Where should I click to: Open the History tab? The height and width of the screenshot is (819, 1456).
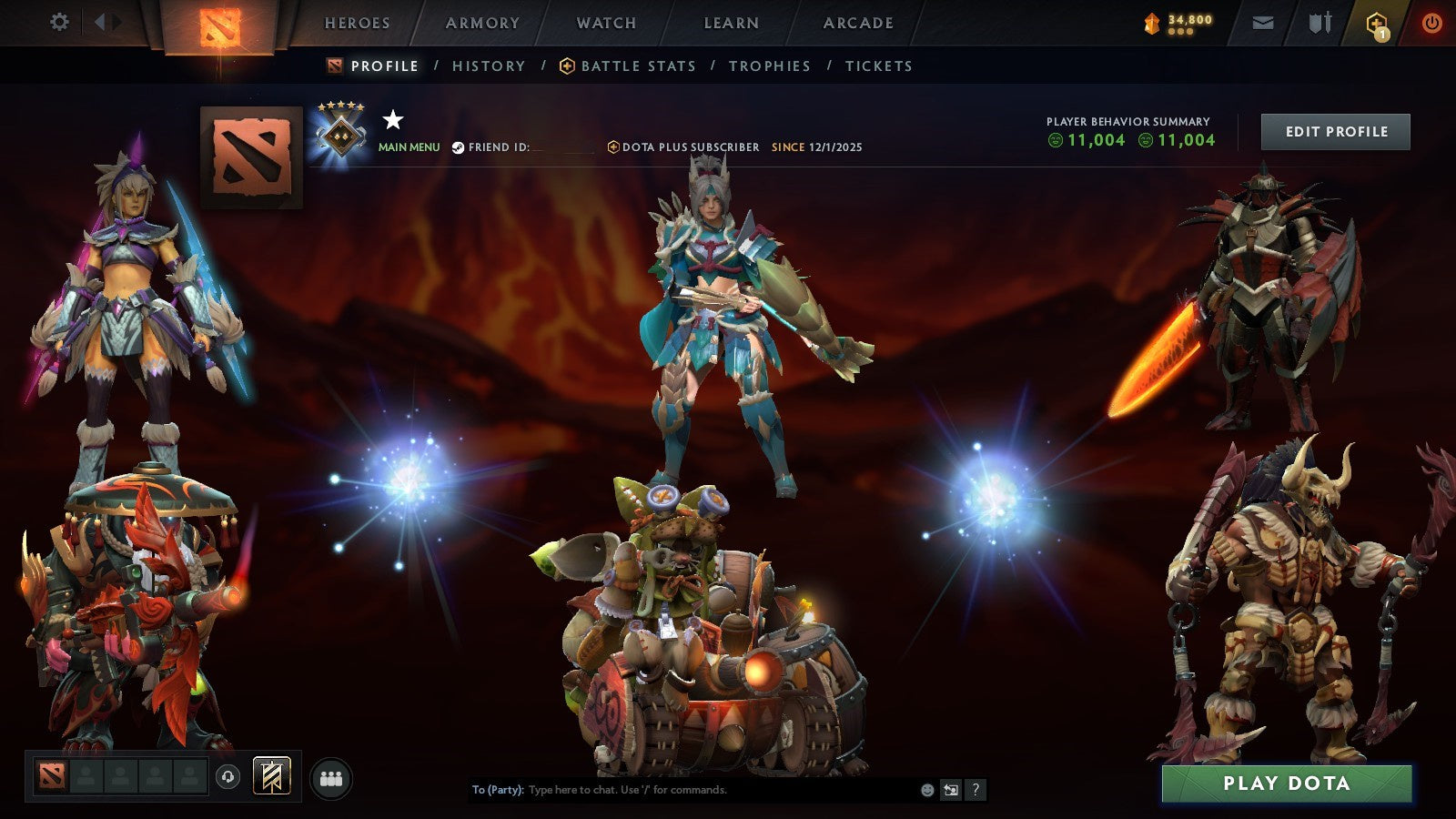point(488,66)
